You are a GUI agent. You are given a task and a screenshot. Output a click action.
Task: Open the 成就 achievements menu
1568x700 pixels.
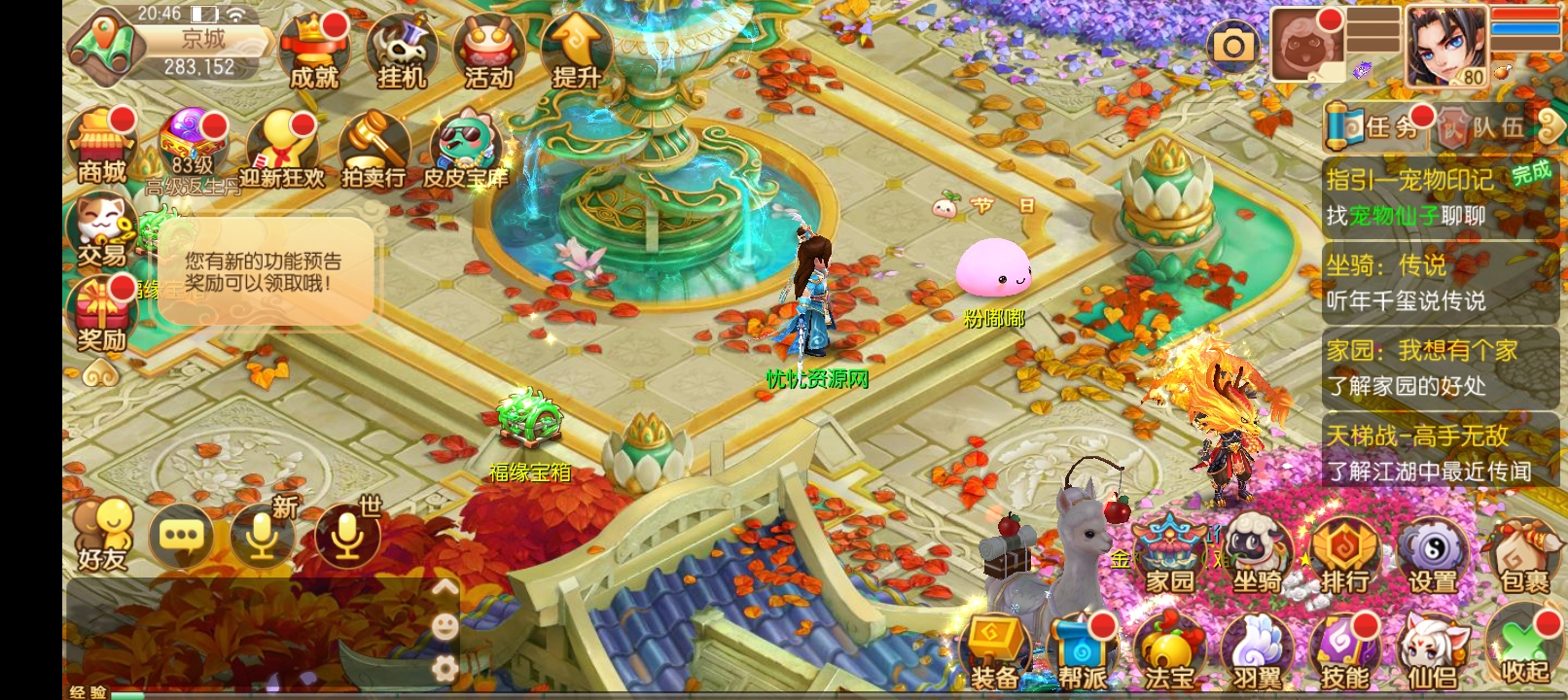313,51
